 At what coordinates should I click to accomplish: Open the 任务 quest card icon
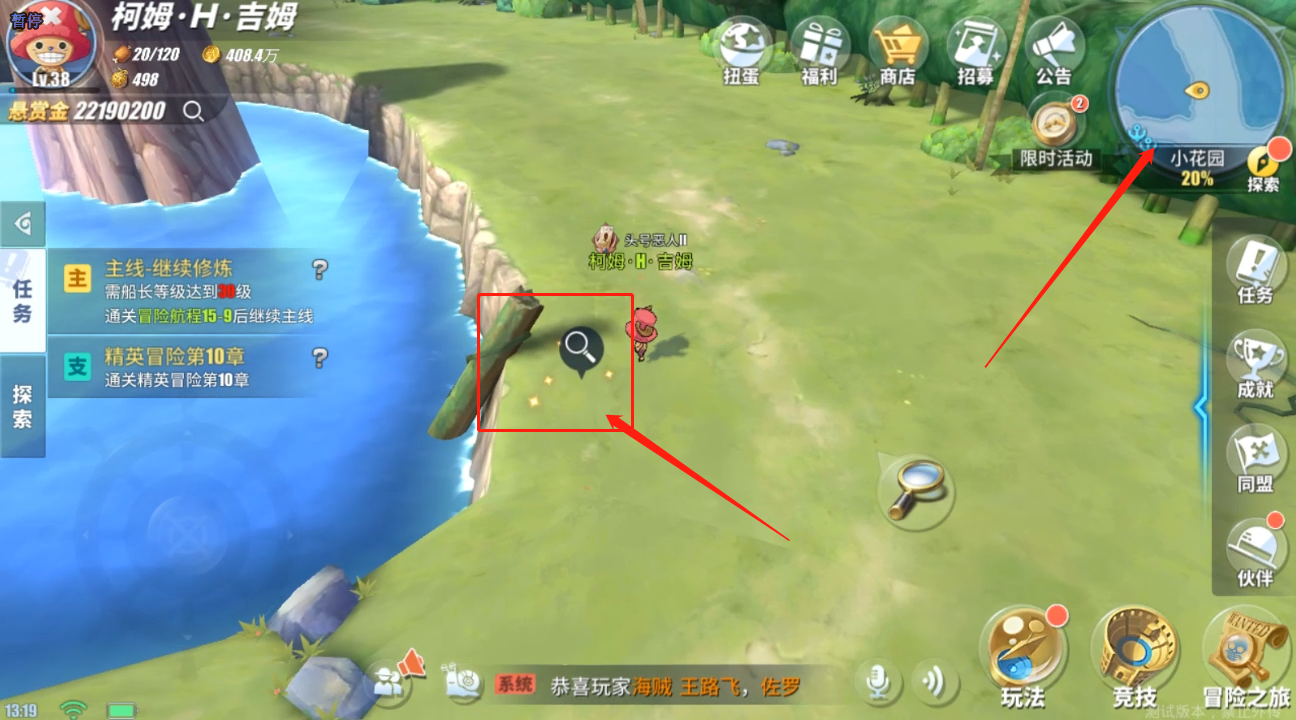click(x=1255, y=268)
